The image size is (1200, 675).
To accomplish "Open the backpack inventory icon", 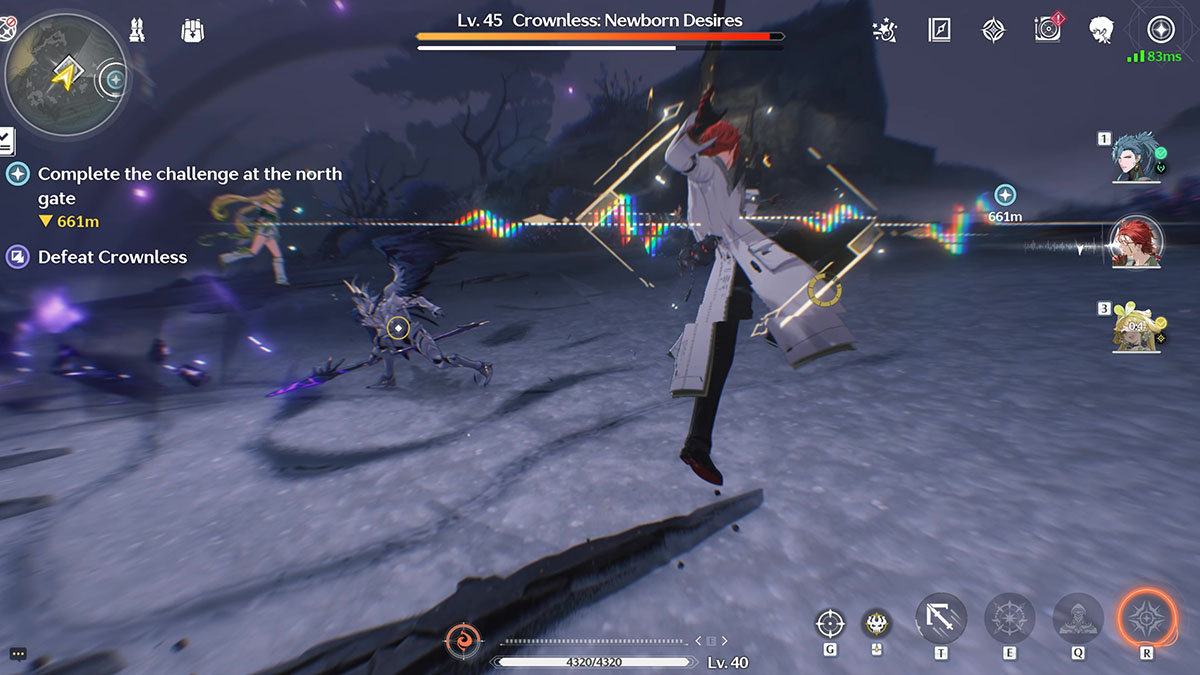I will 193,31.
